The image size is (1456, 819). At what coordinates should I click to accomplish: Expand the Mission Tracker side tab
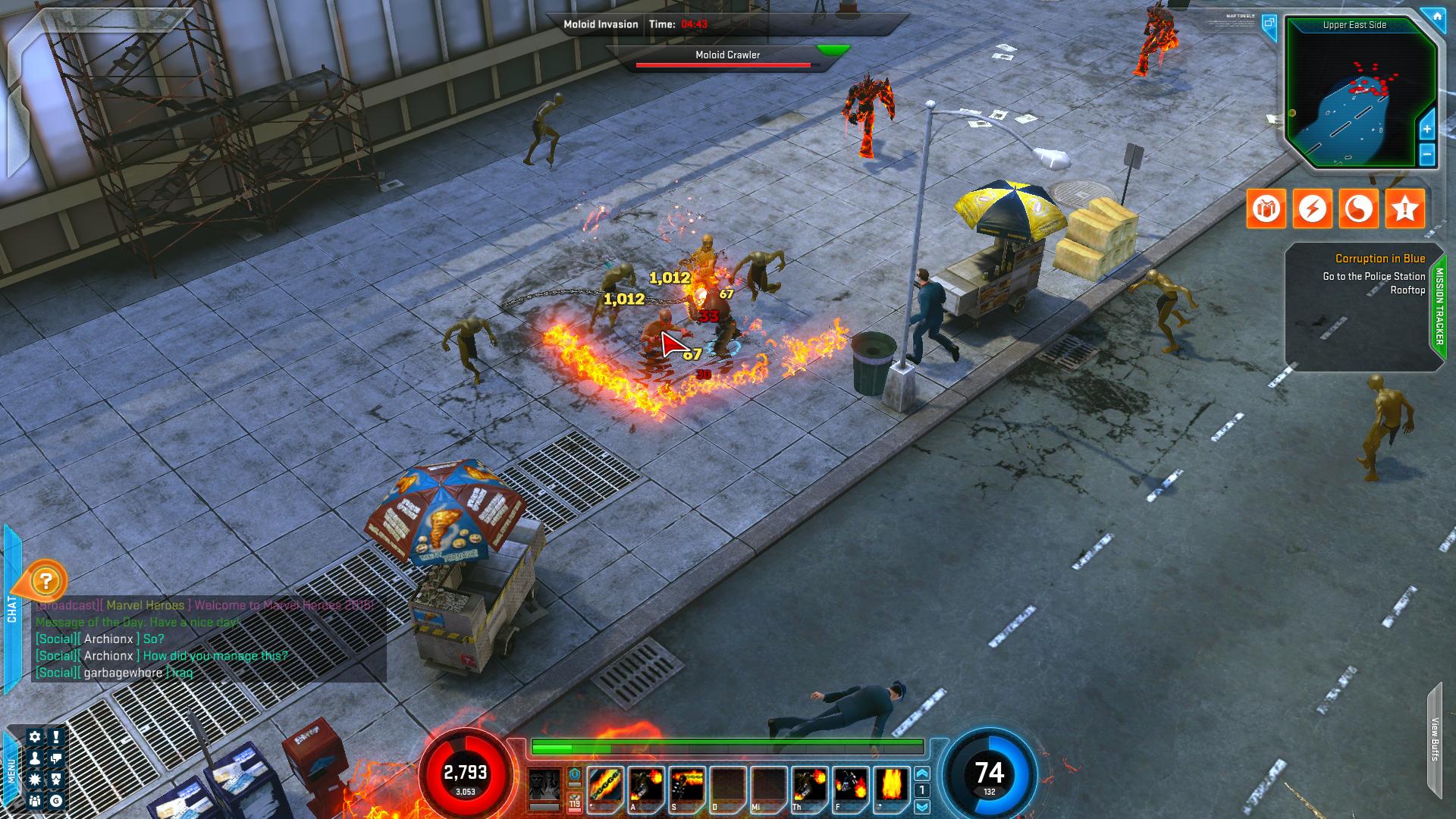pos(1439,306)
